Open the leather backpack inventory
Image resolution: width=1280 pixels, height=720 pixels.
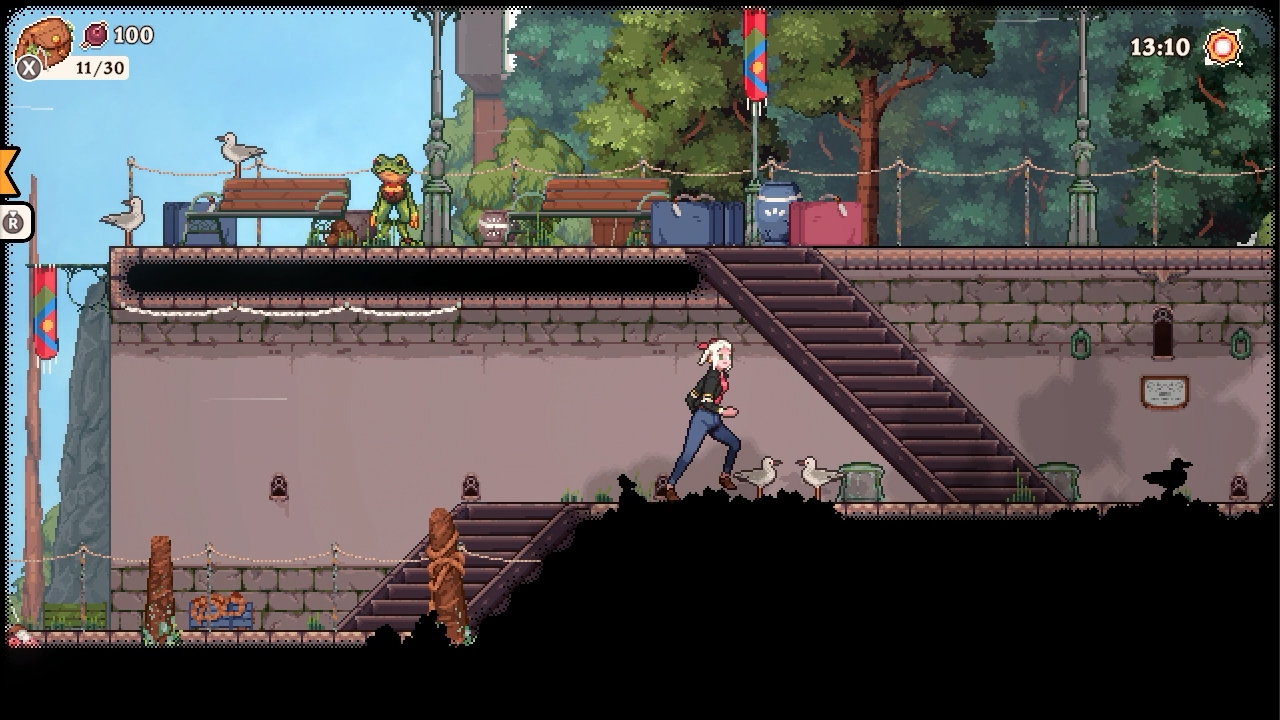coord(45,42)
